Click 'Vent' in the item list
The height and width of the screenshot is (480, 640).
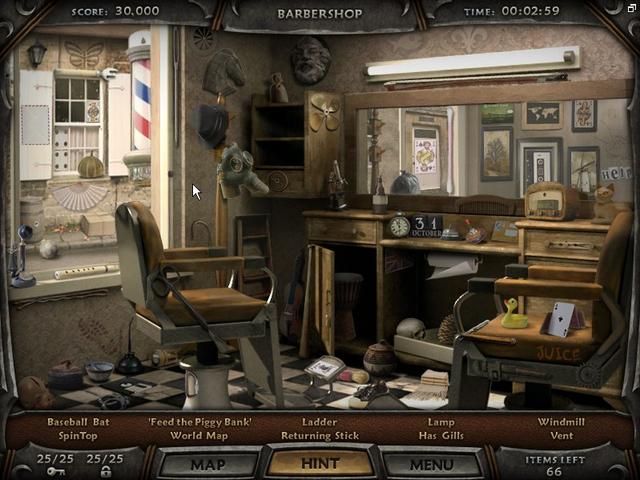click(x=560, y=436)
